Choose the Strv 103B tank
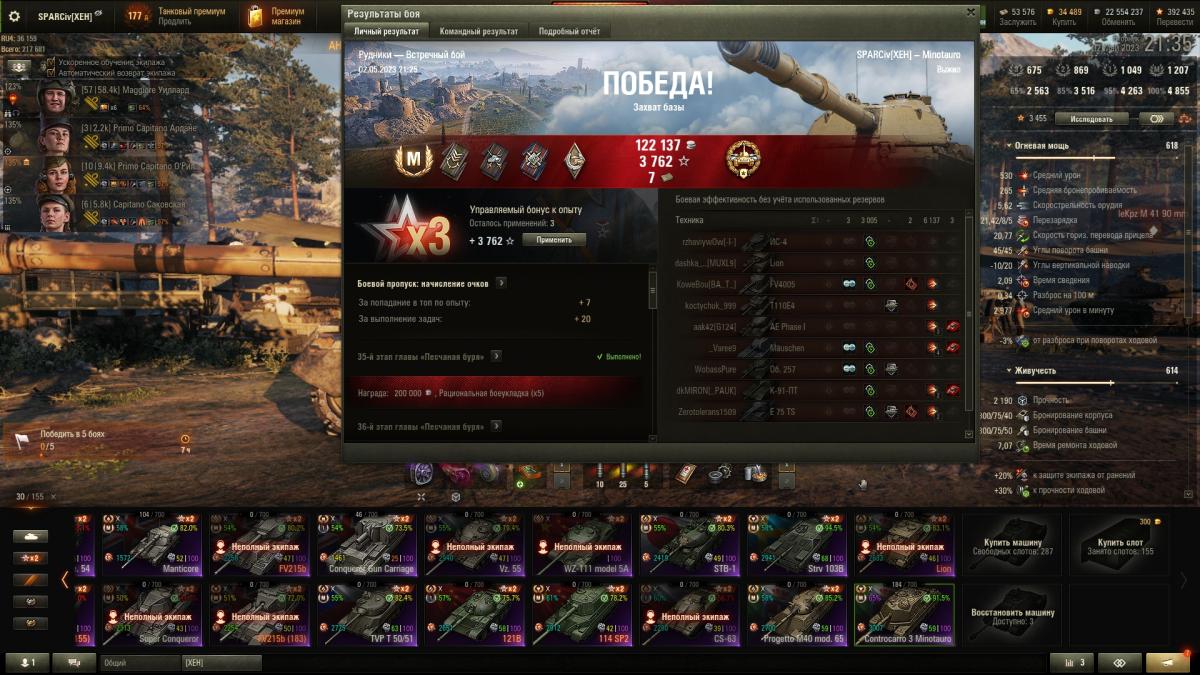This screenshot has width=1200, height=675. pyautogui.click(x=796, y=543)
